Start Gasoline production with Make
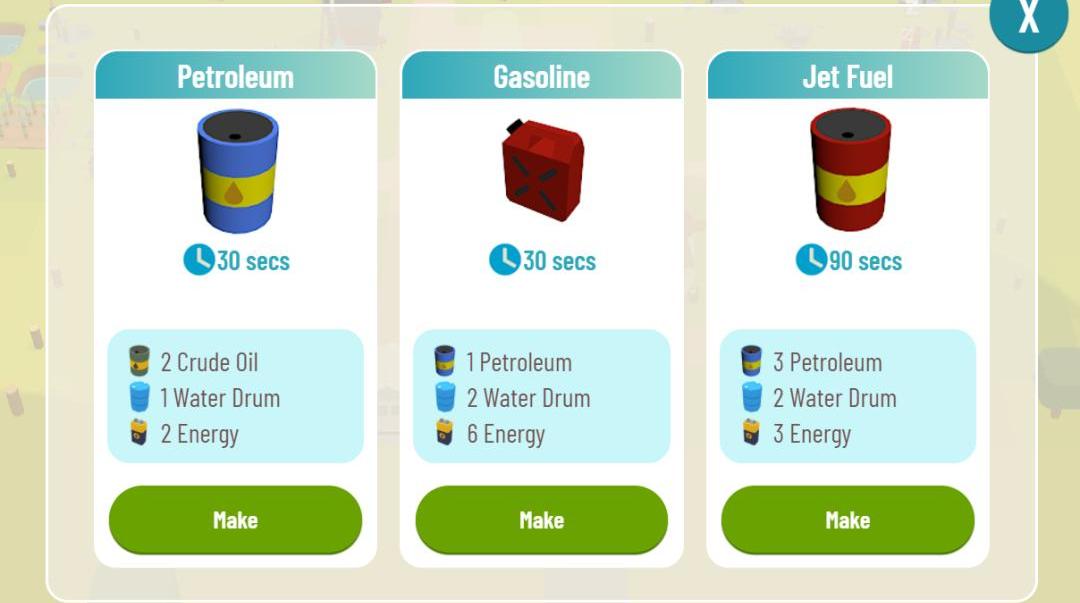1080x603 pixels. click(x=541, y=519)
